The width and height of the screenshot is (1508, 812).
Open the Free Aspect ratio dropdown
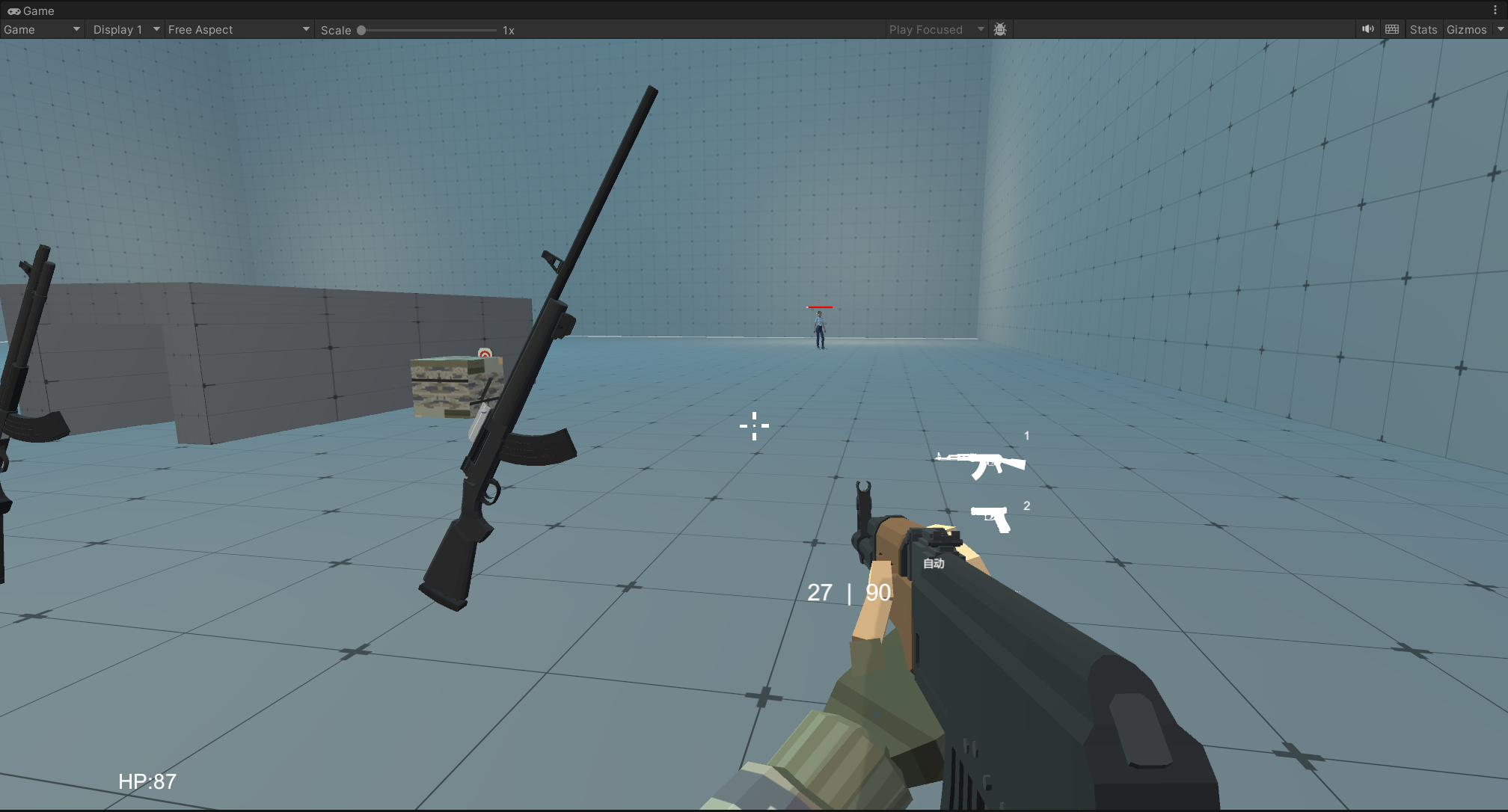tap(238, 30)
